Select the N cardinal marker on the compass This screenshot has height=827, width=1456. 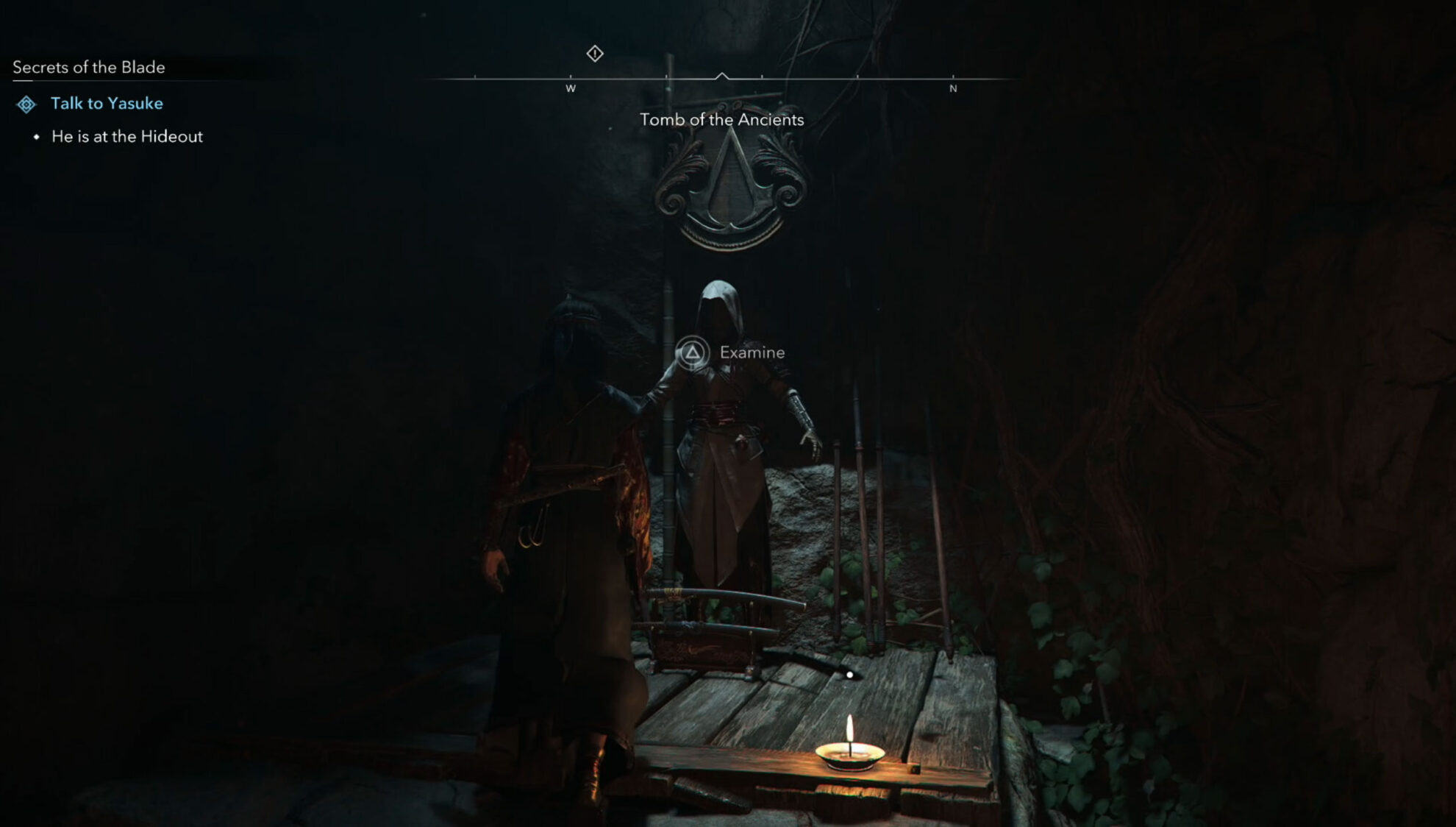coord(954,87)
